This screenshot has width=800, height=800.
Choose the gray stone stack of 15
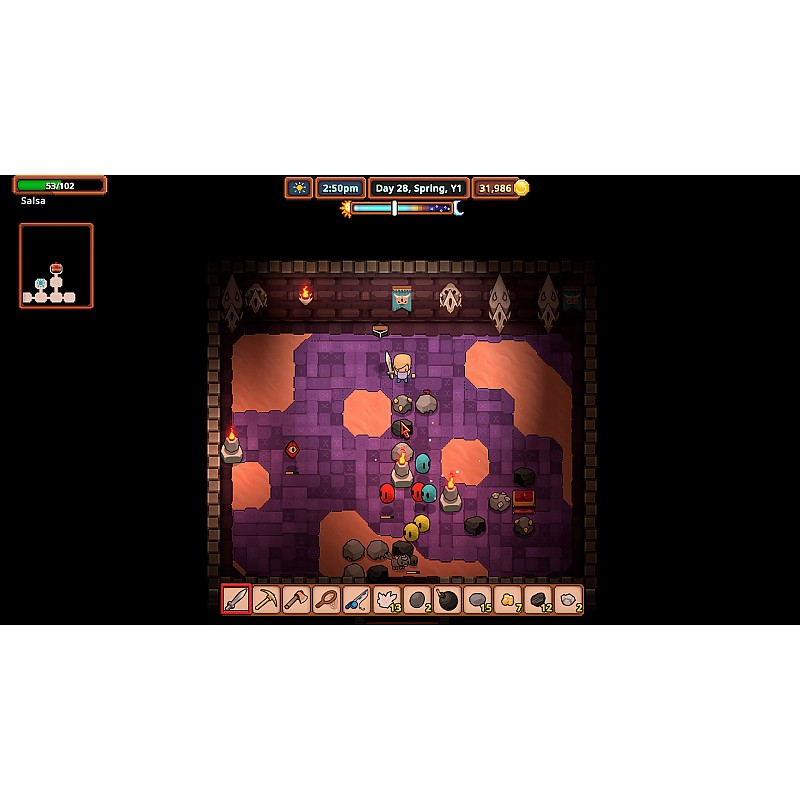[477, 600]
